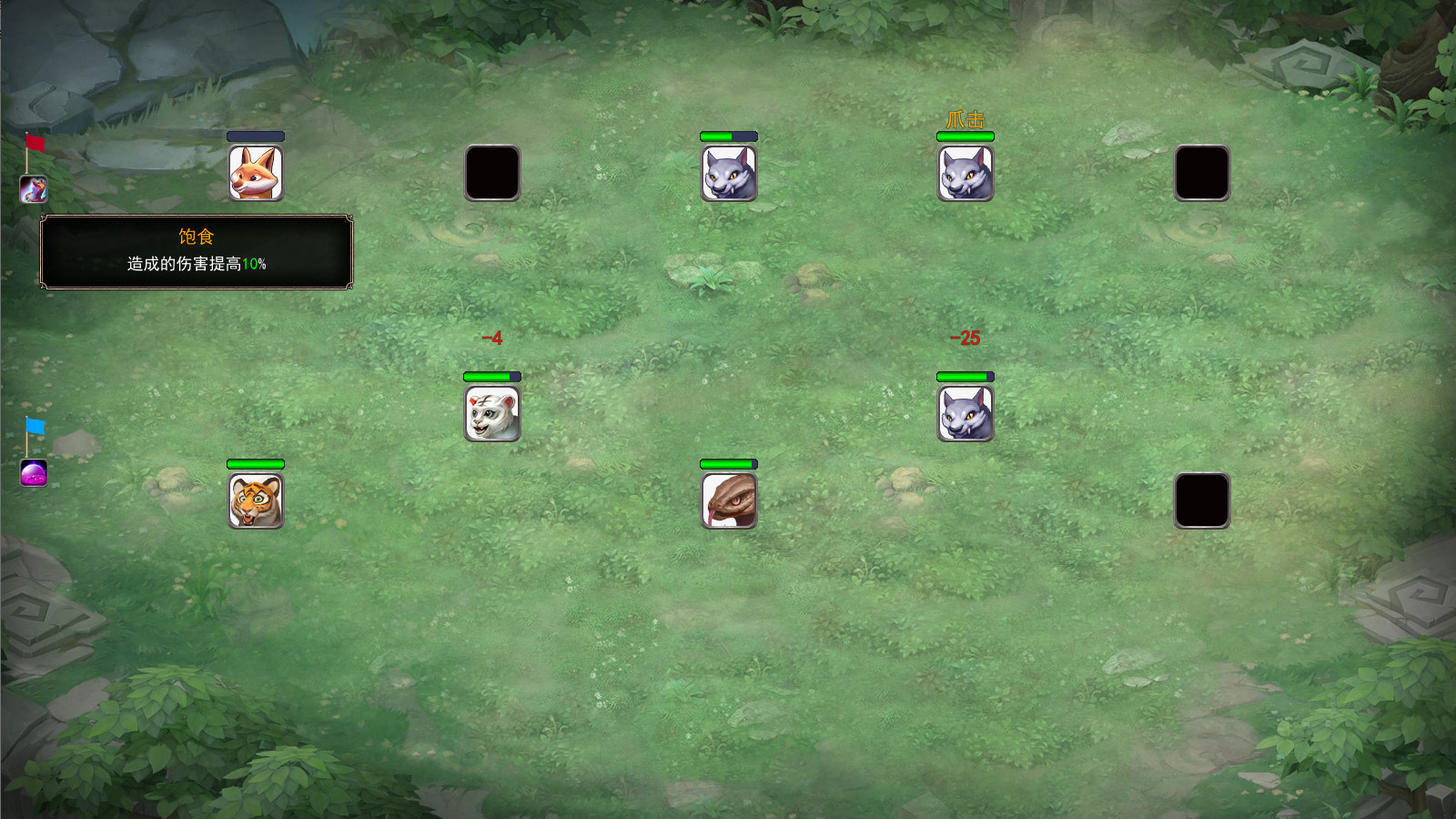
Task: Select the fox unit portrait
Action: 256,173
